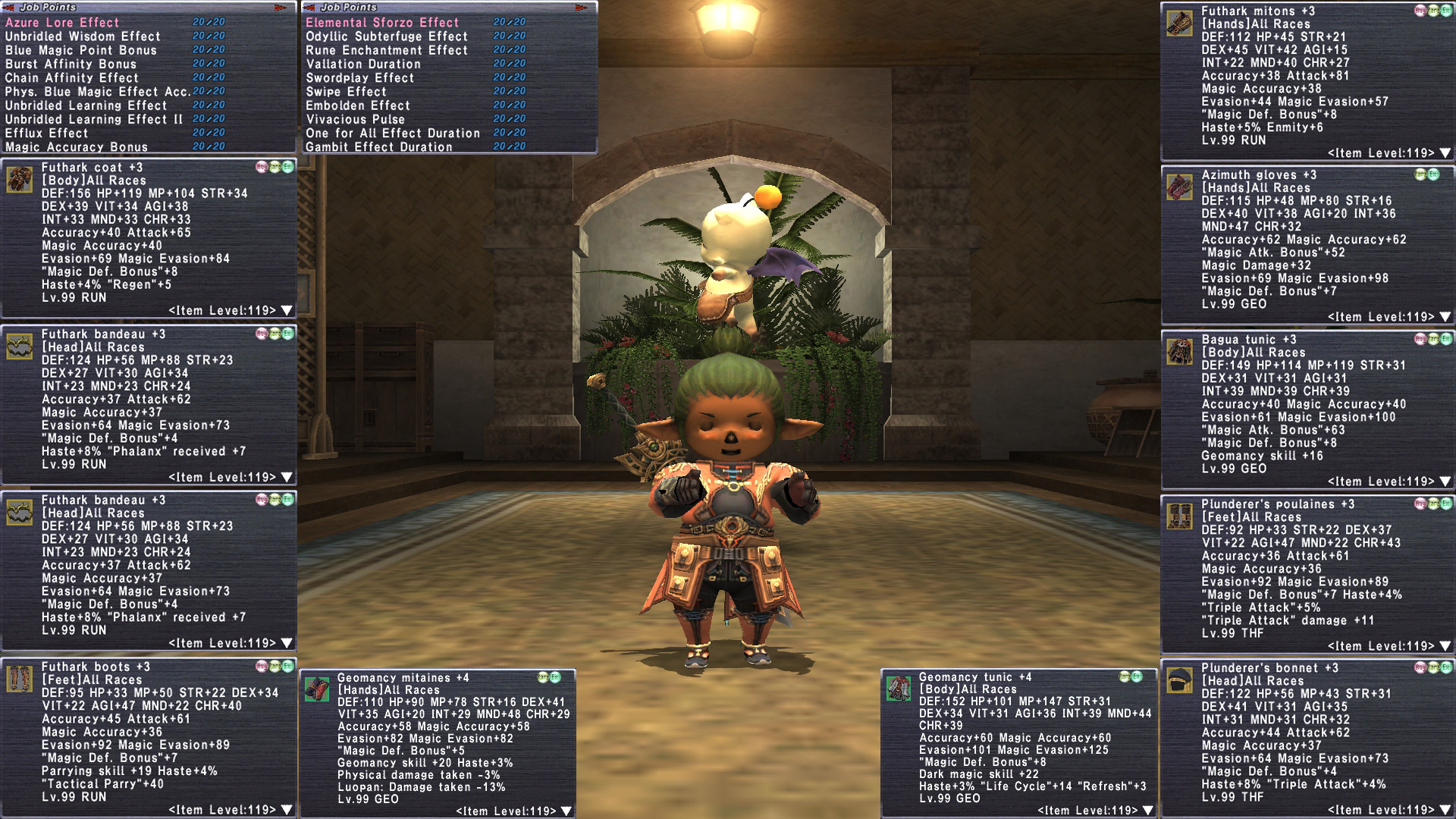Choose Blue Magic Point Bonus in the list
1456x819 pixels.
[x=81, y=50]
